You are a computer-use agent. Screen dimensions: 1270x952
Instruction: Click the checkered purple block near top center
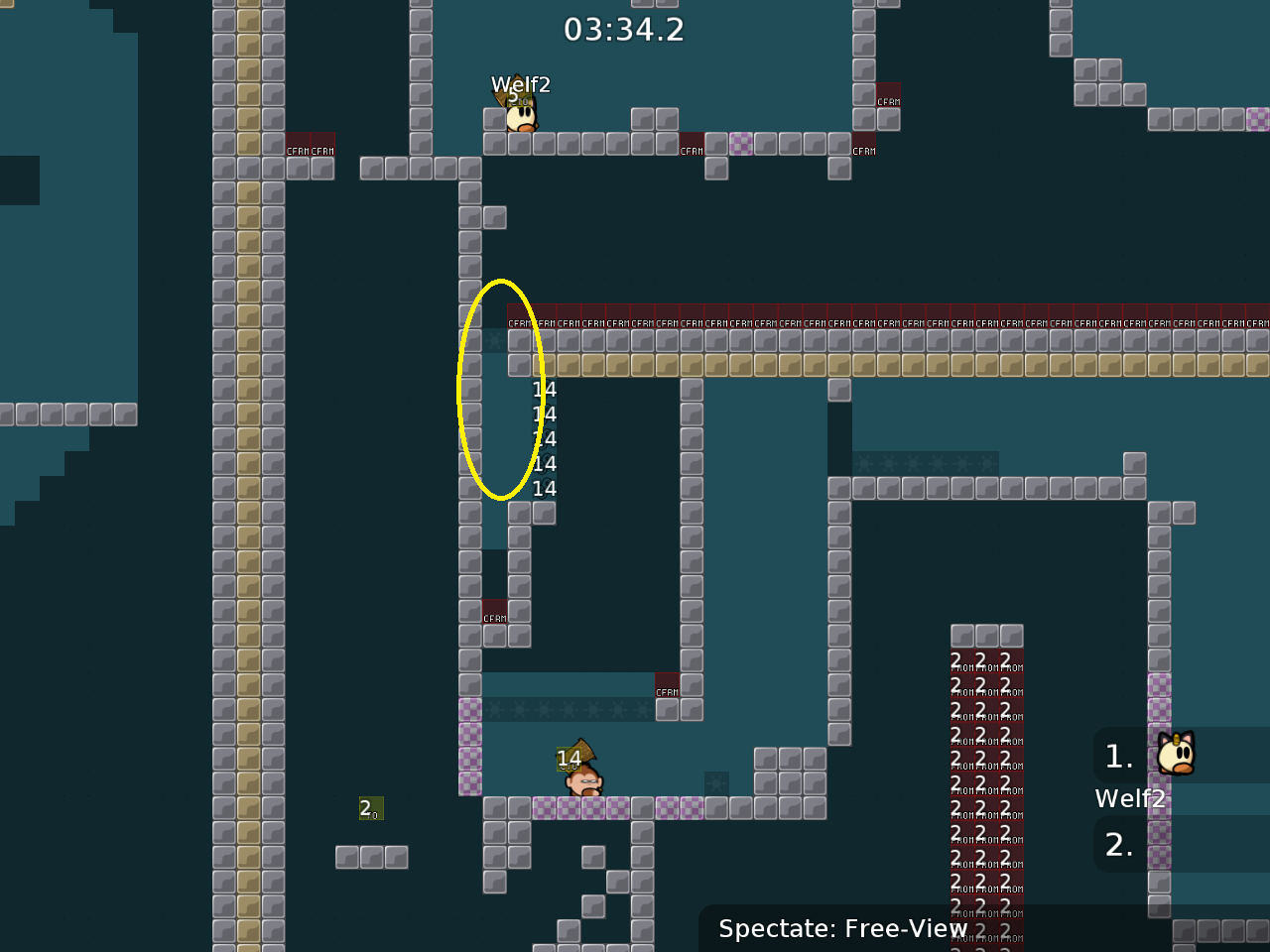743,145
